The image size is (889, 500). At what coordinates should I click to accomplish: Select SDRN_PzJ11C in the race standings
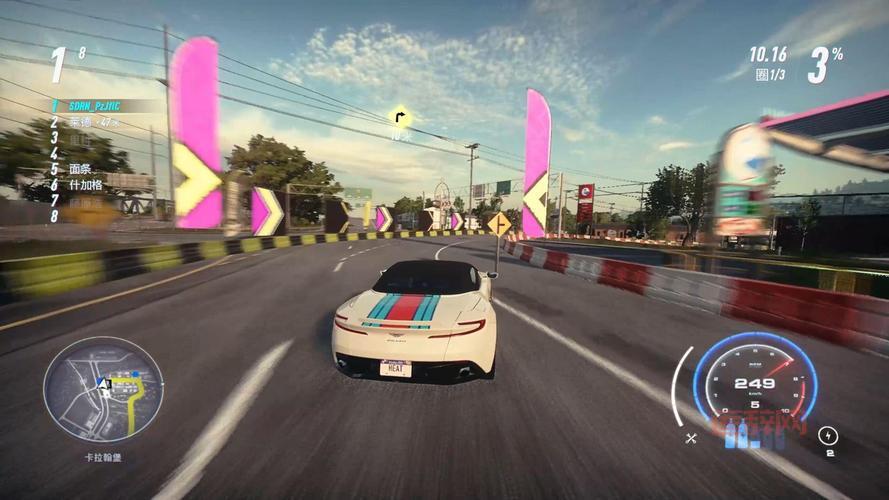(95, 105)
